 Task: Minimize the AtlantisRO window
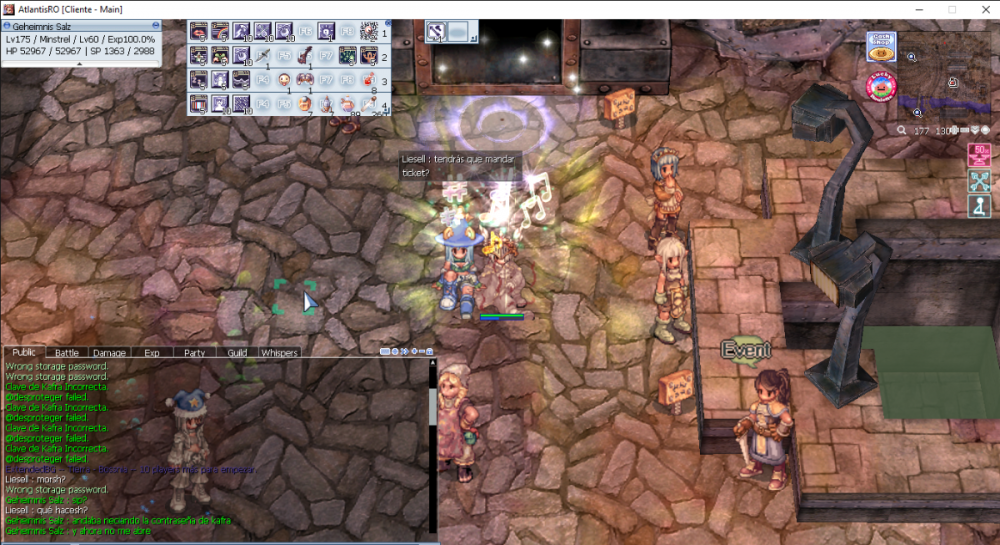(922, 8)
